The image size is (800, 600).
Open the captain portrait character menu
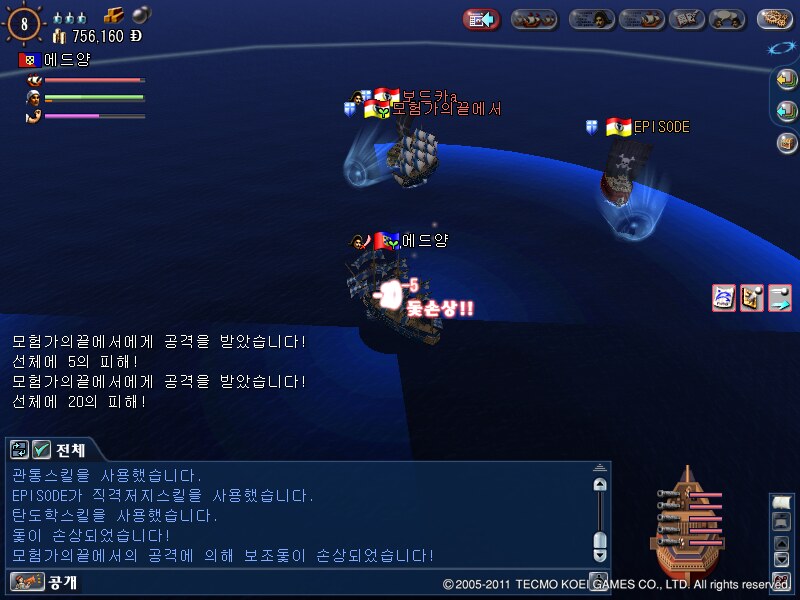point(591,18)
